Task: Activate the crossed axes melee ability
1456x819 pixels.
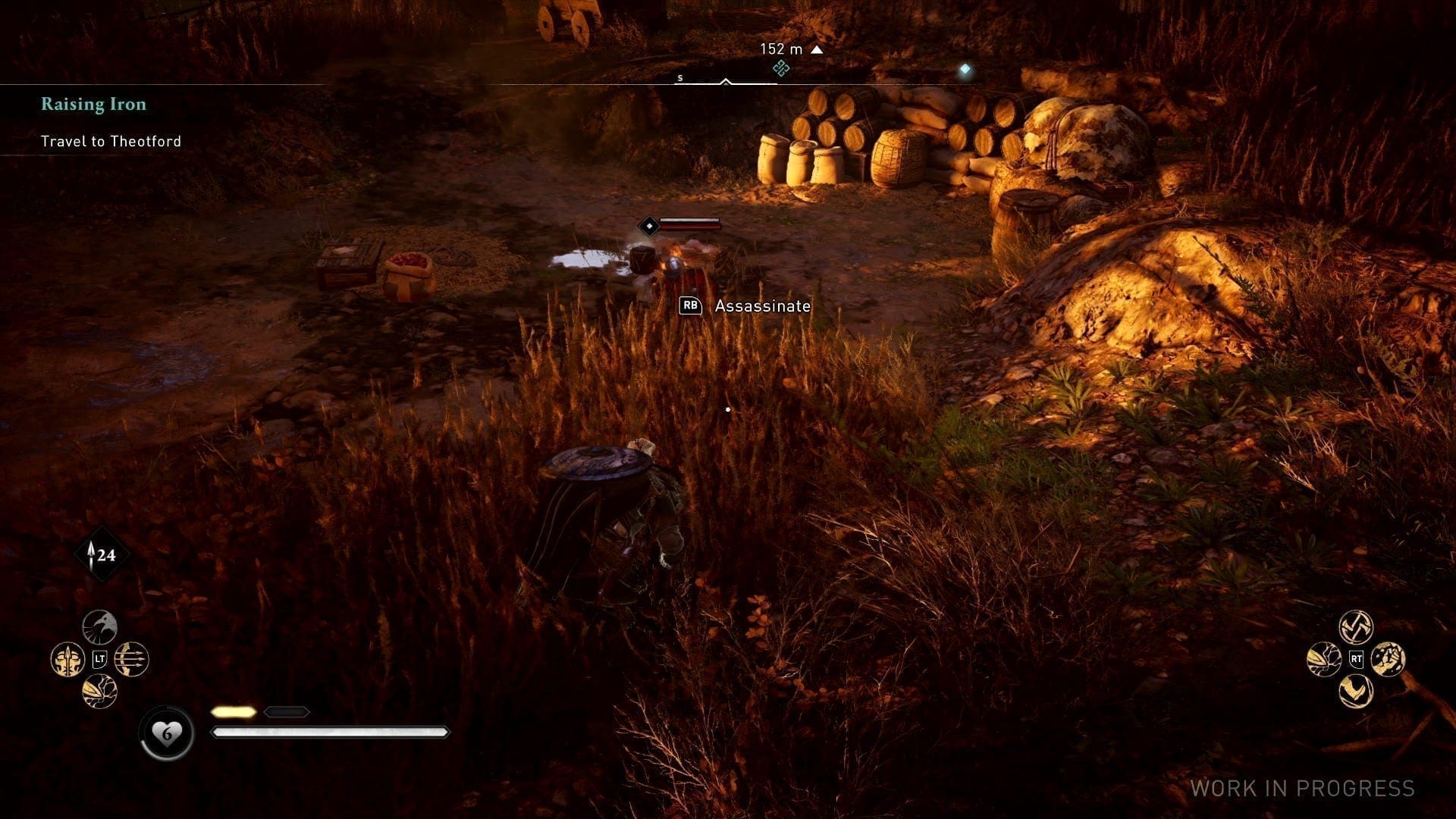Action: [1356, 627]
